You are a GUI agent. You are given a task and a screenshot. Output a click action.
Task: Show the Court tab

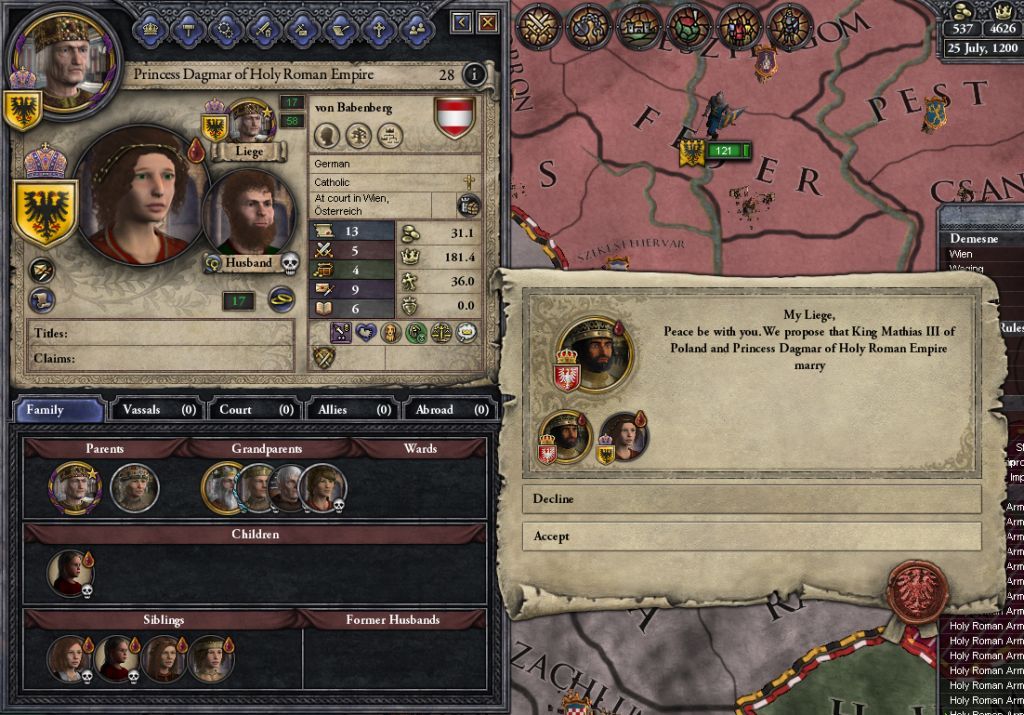[x=253, y=410]
